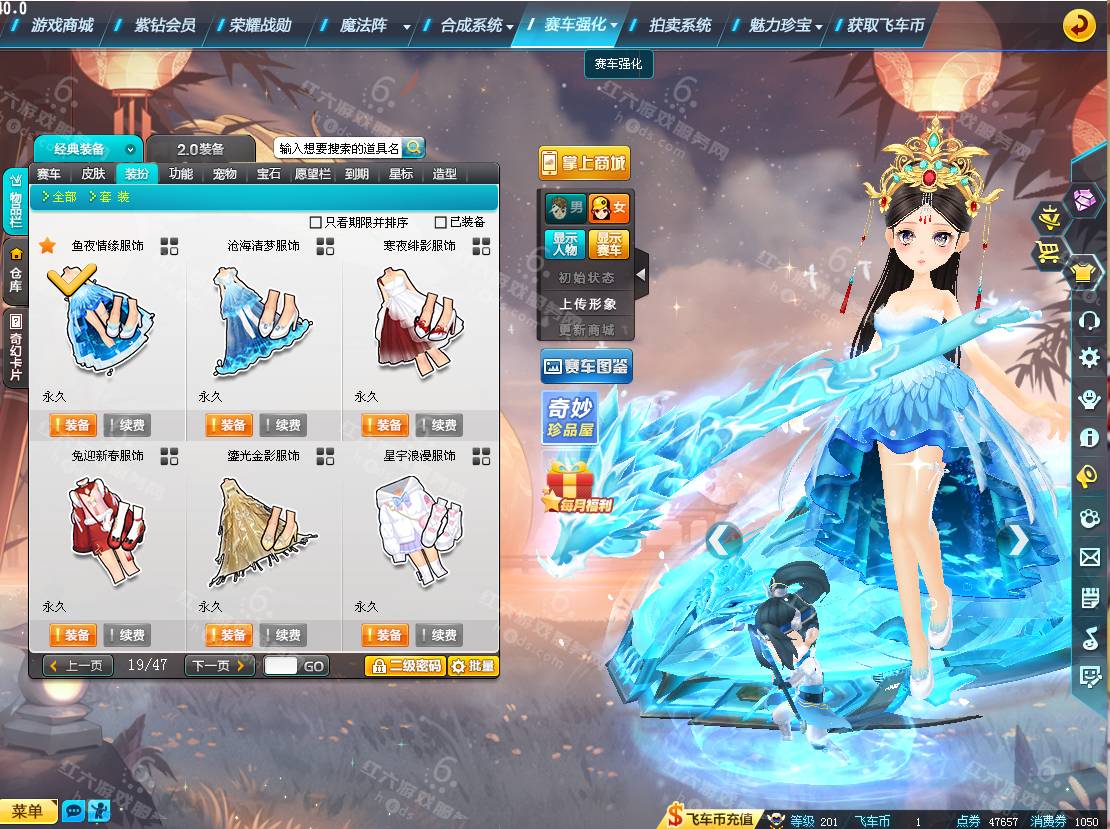This screenshot has height=829, width=1110.
Task: Toggle the 只看期限并排序 checkbox
Action: coord(316,222)
